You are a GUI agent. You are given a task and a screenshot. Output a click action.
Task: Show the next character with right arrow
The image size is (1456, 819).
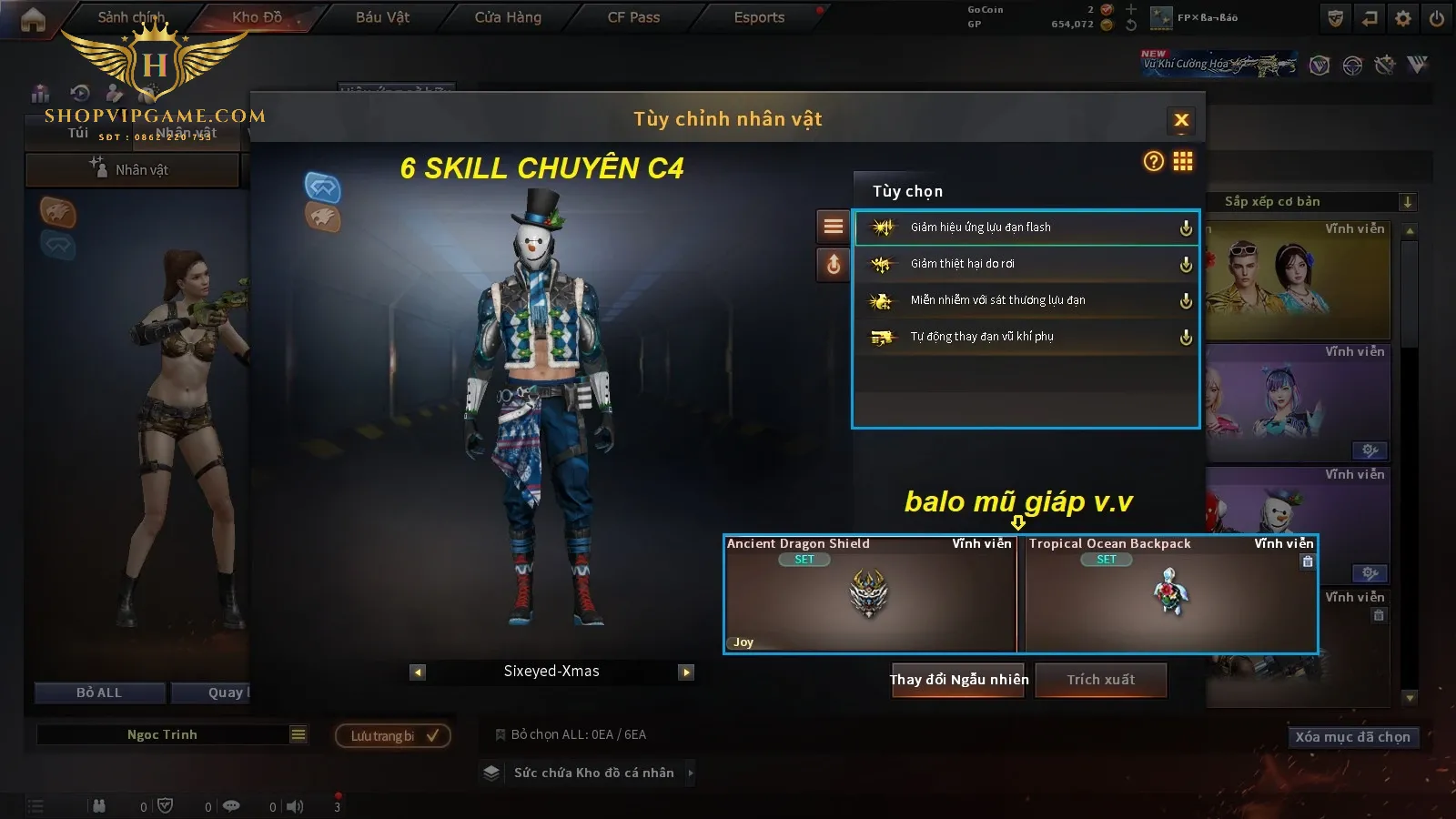(686, 672)
